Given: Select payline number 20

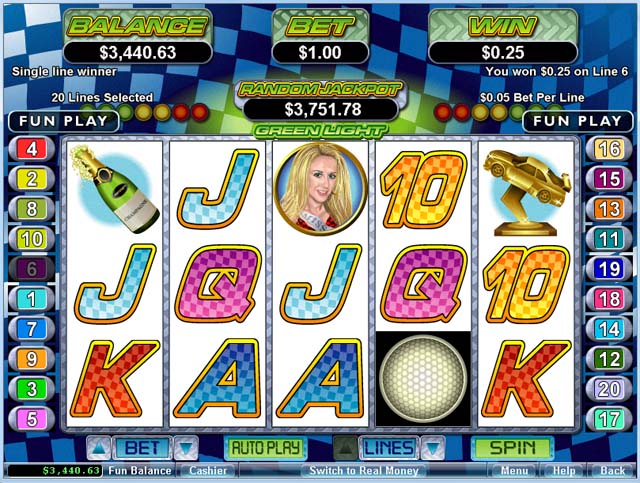Looking at the screenshot, I should [x=608, y=389].
